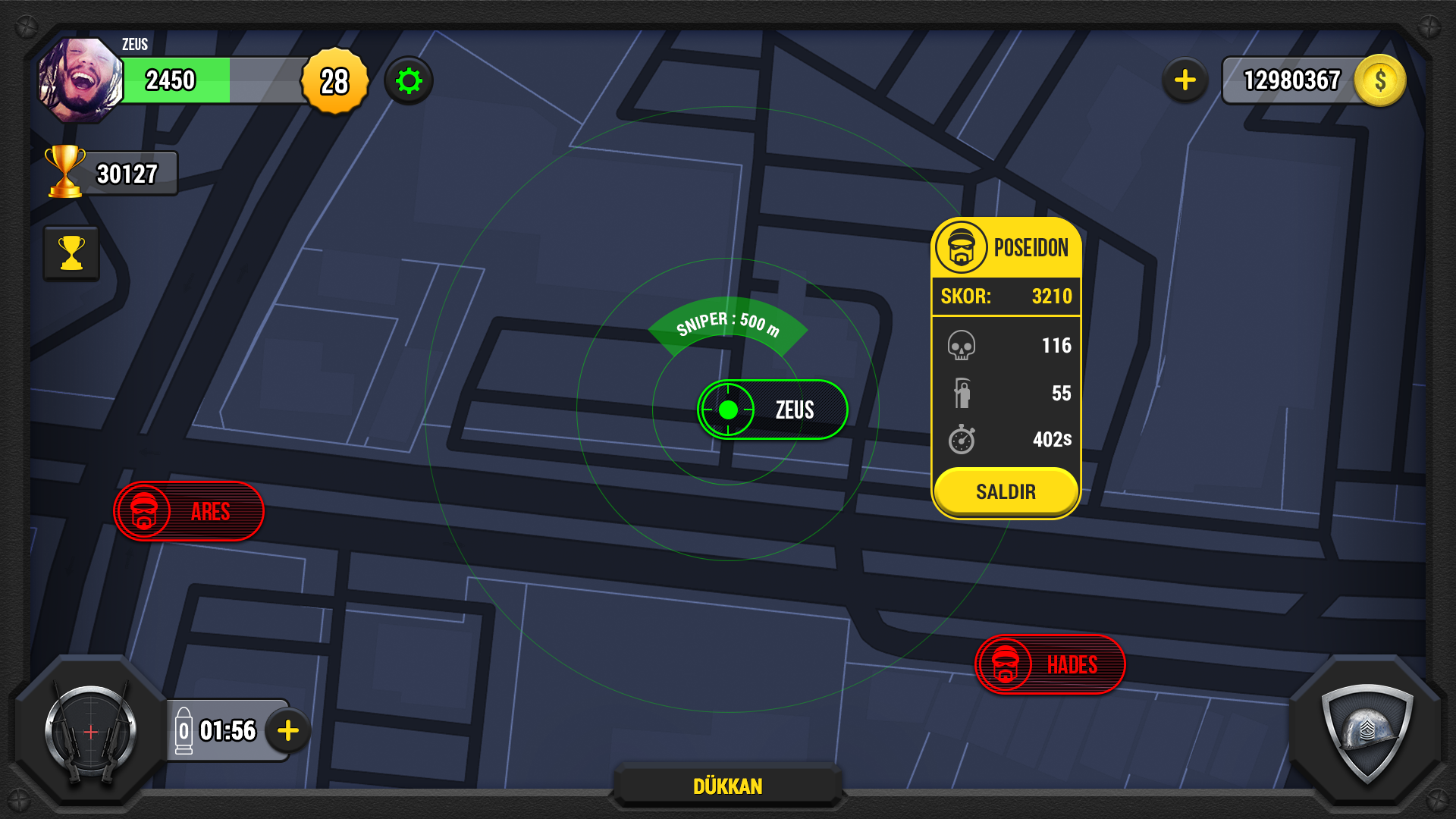Toggle the ZEUS marker on the map
Image resolution: width=1456 pixels, height=819 pixels.
pyautogui.click(x=771, y=409)
